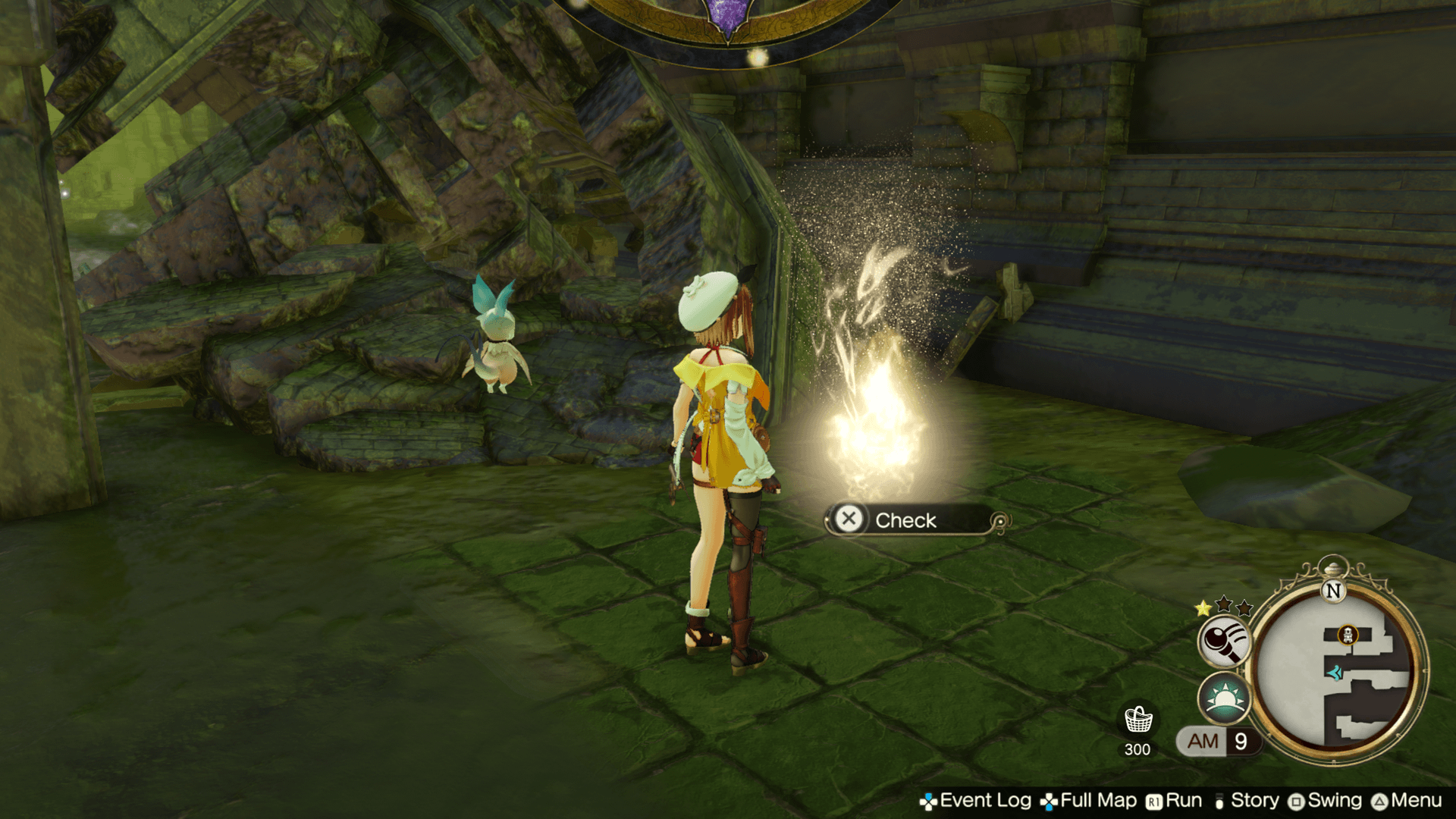
Task: Select the skull marker on the minimap
Action: [x=1348, y=635]
